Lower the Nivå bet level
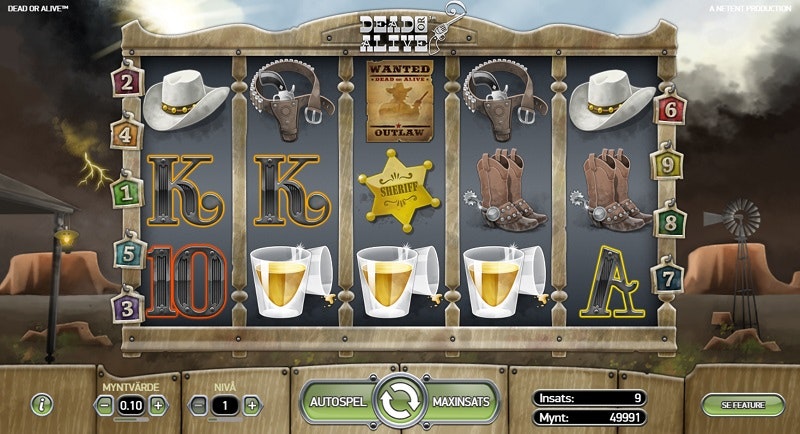Viewport: 800px width, 434px height. click(x=198, y=405)
